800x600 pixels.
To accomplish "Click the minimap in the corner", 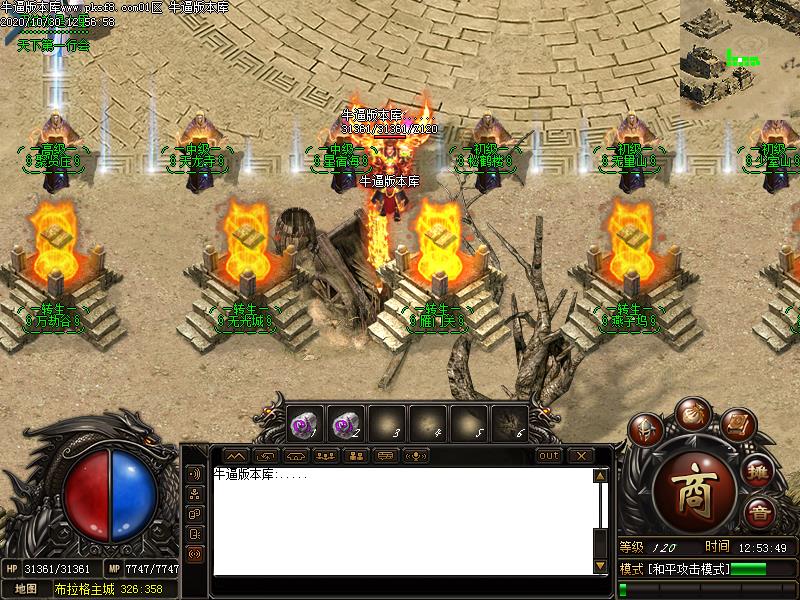I will tap(740, 50).
